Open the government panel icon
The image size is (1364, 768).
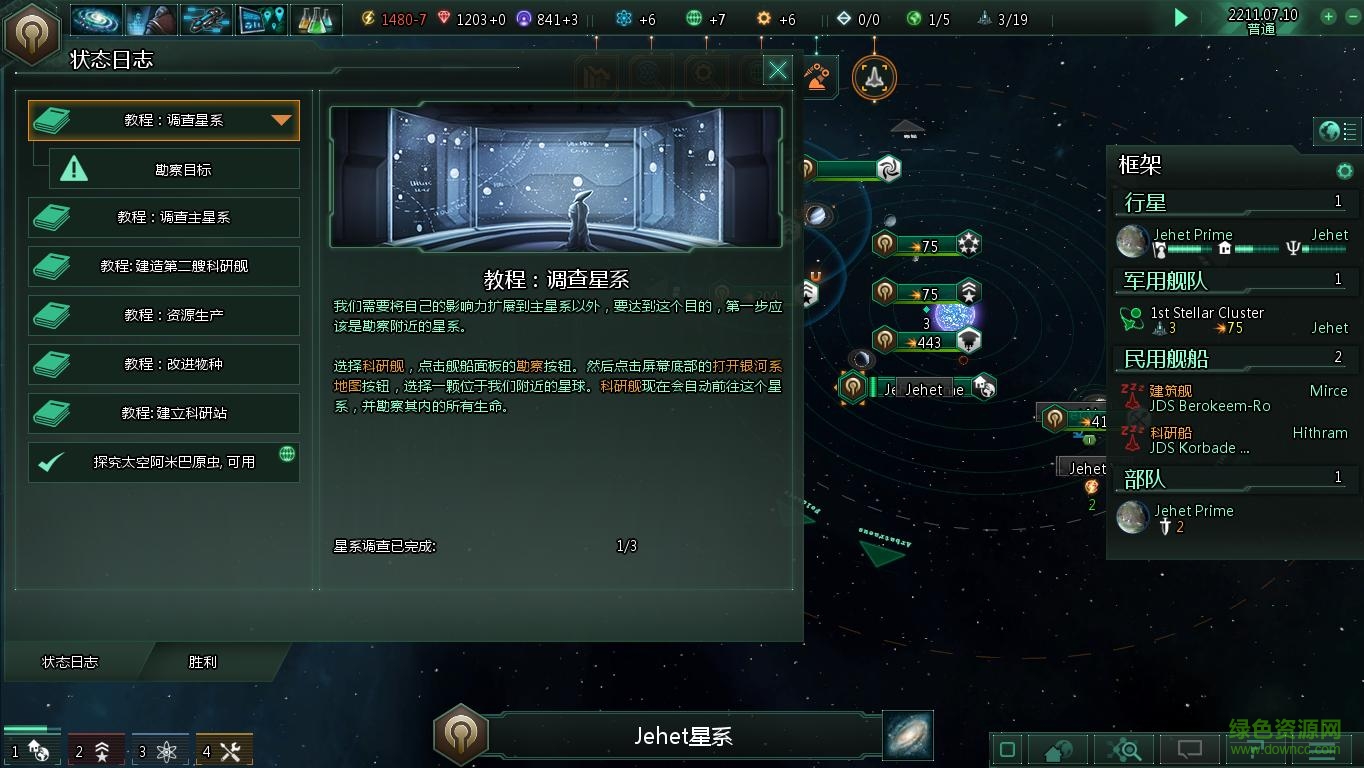(150, 18)
